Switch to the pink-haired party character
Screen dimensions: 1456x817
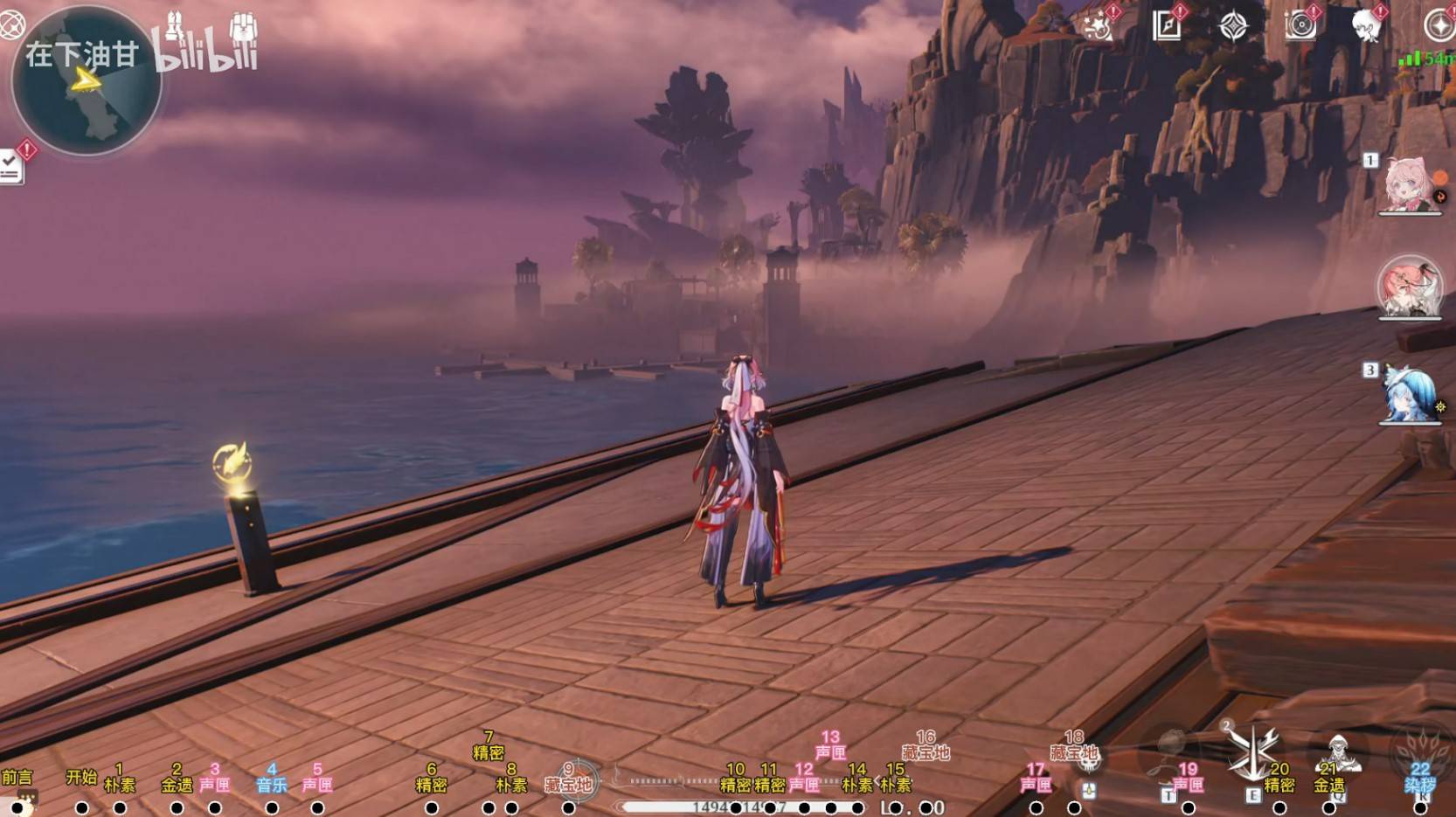click(1407, 185)
